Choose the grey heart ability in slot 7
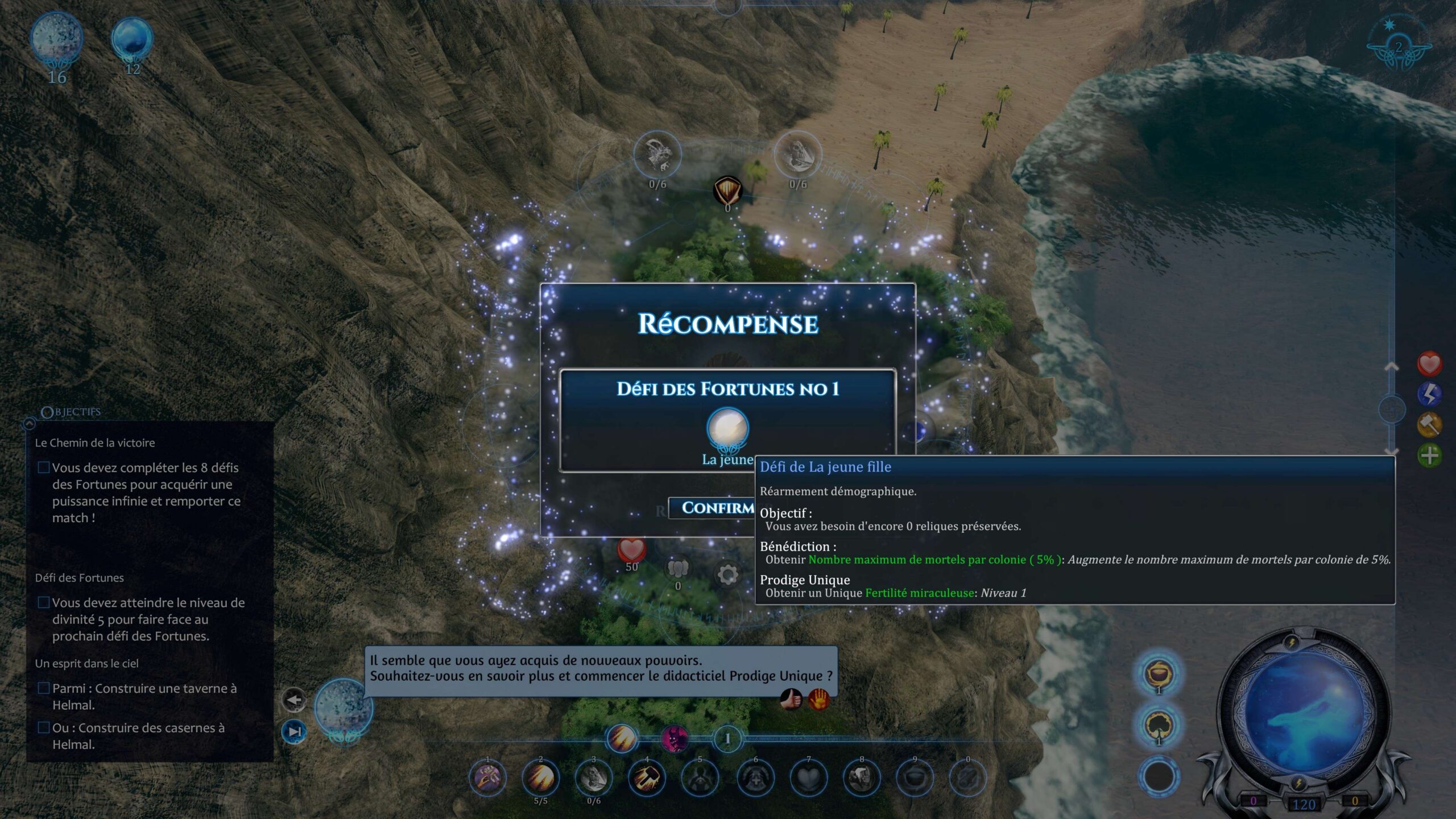 click(808, 778)
